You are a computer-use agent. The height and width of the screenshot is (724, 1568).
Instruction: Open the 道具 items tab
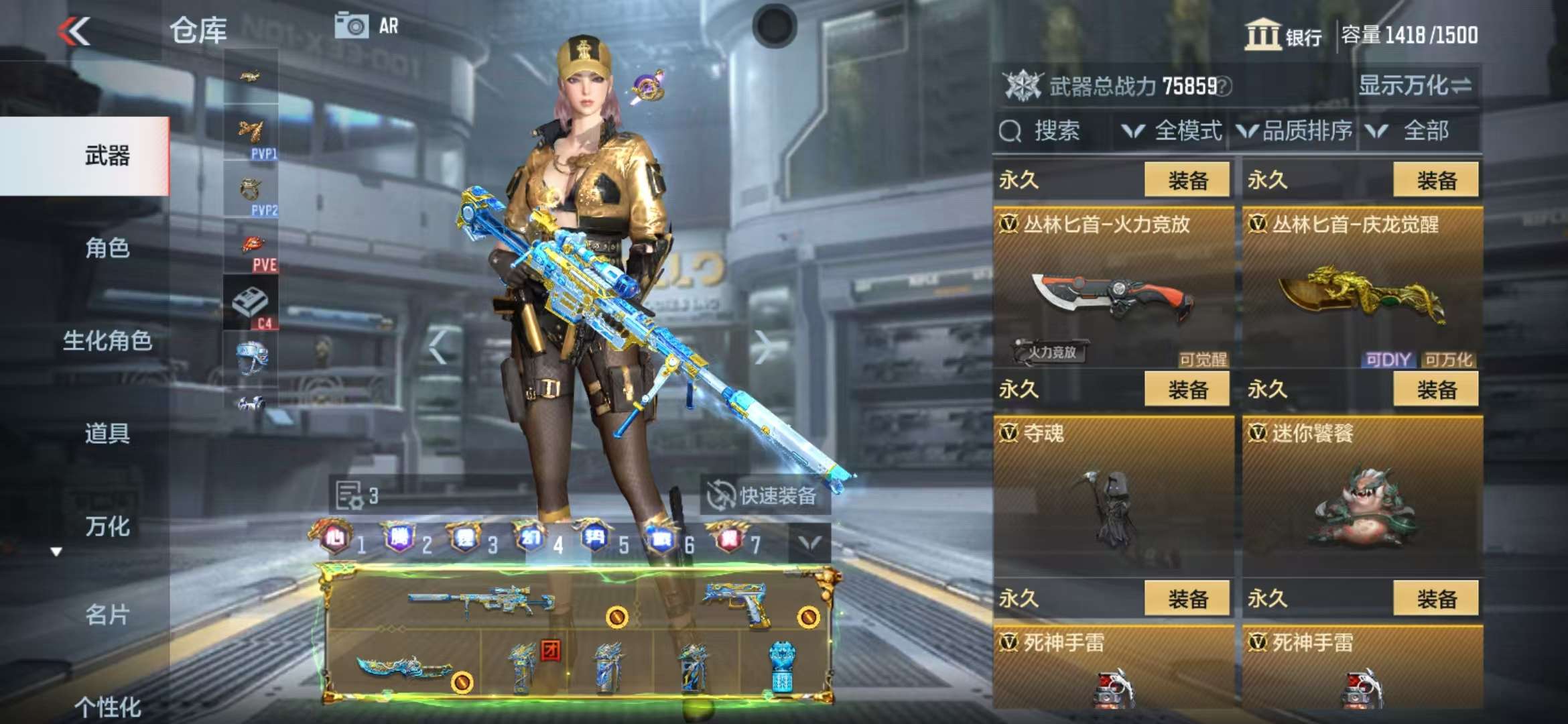(x=107, y=433)
